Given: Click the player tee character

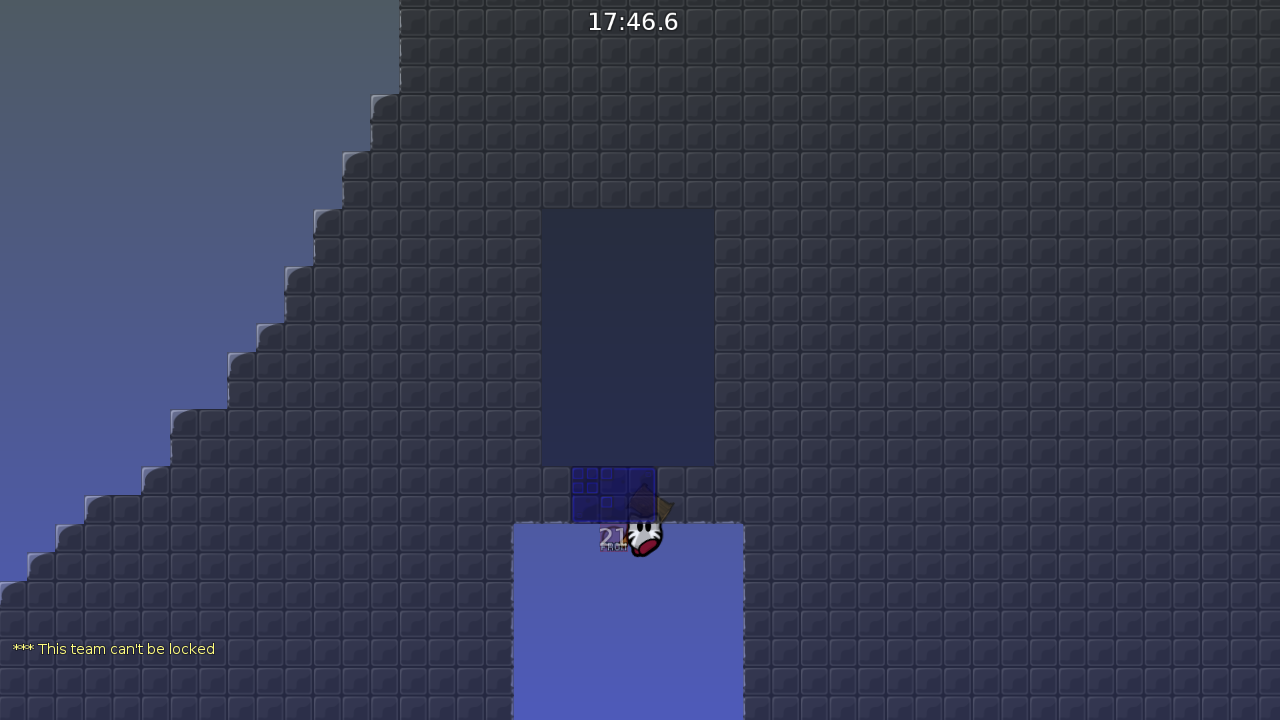Looking at the screenshot, I should click(x=643, y=539).
